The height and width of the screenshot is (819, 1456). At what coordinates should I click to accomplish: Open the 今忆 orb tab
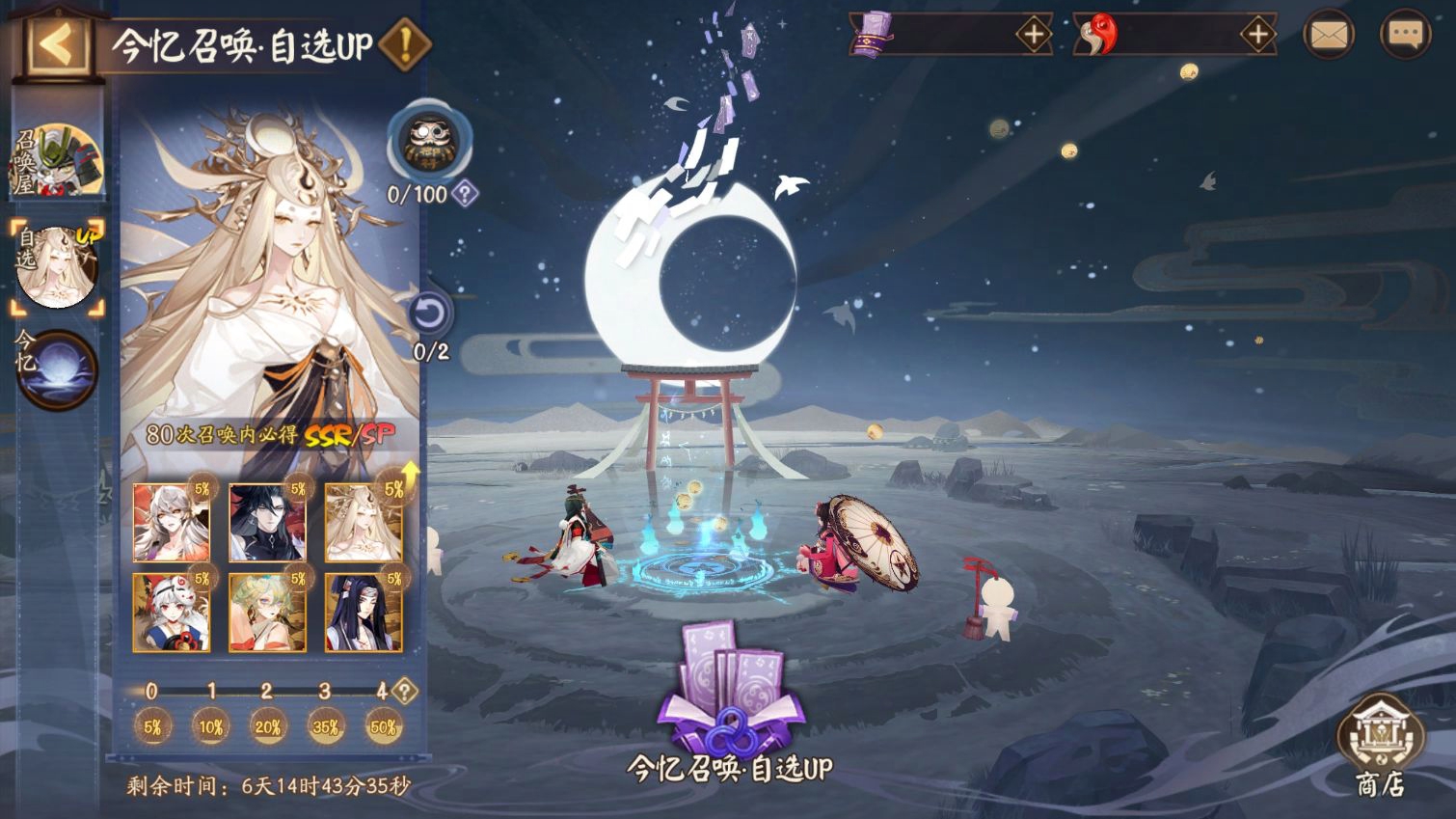(56, 368)
